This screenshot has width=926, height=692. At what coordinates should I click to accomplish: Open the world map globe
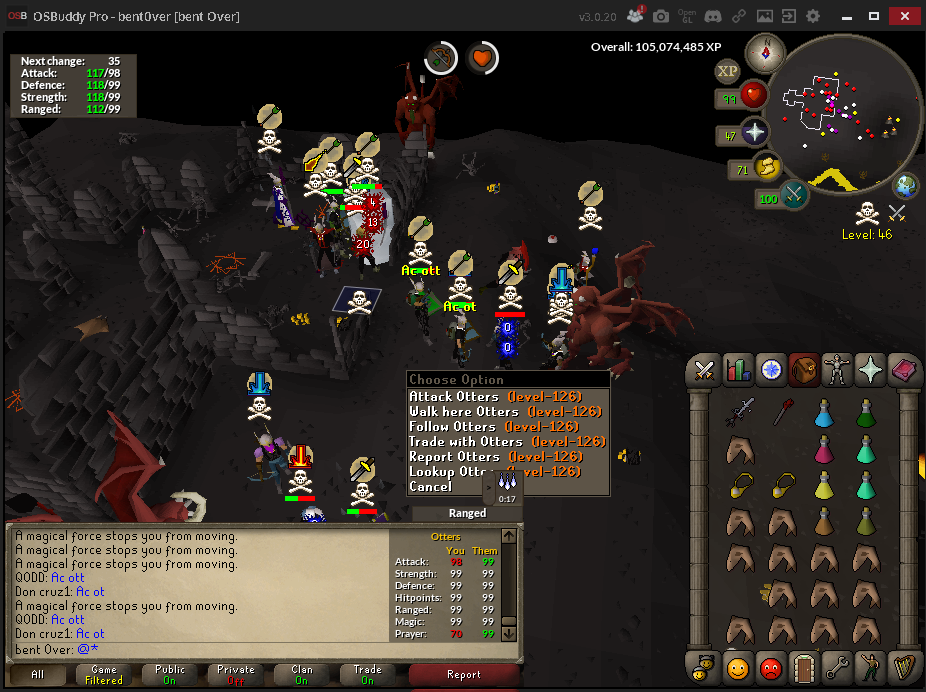point(906,185)
